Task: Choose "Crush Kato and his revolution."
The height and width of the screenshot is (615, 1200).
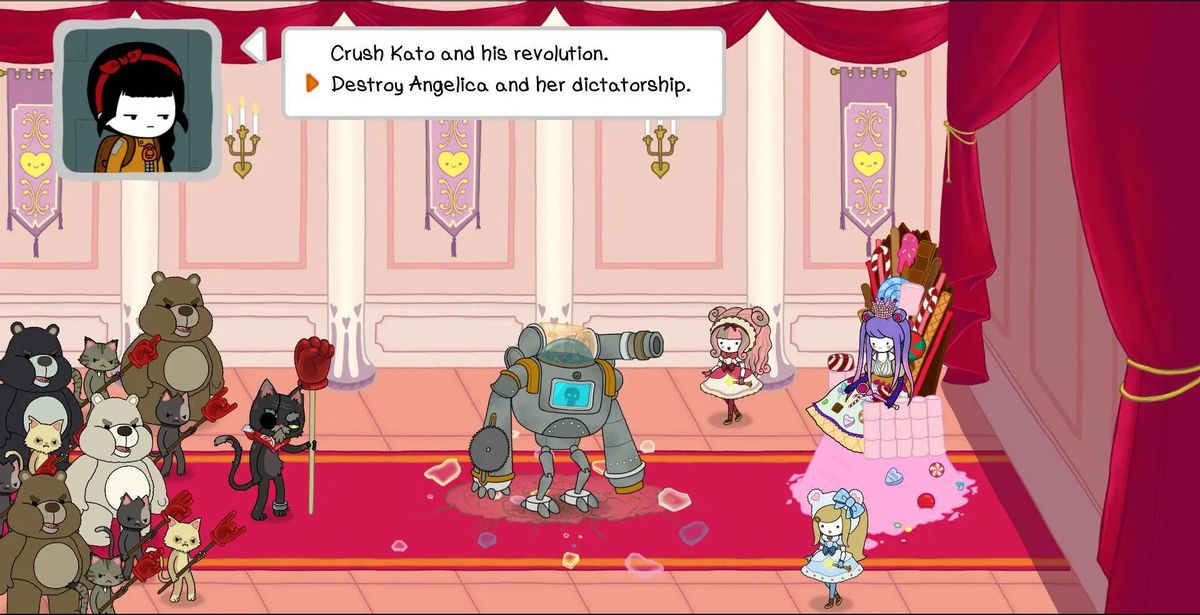Action: 469,53
